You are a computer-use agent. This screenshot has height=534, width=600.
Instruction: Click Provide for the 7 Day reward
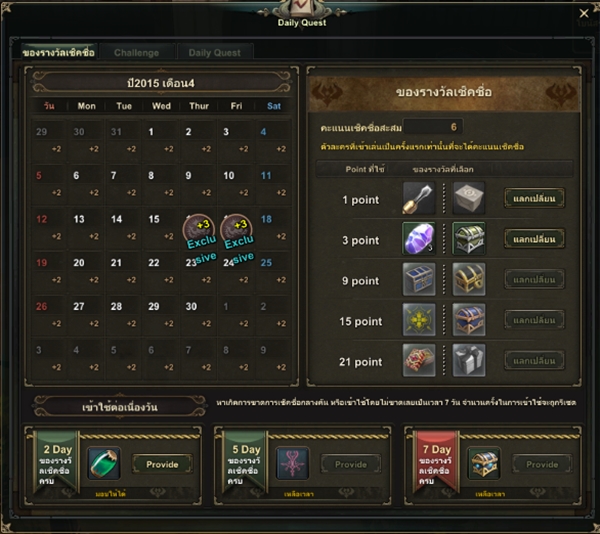click(x=541, y=464)
